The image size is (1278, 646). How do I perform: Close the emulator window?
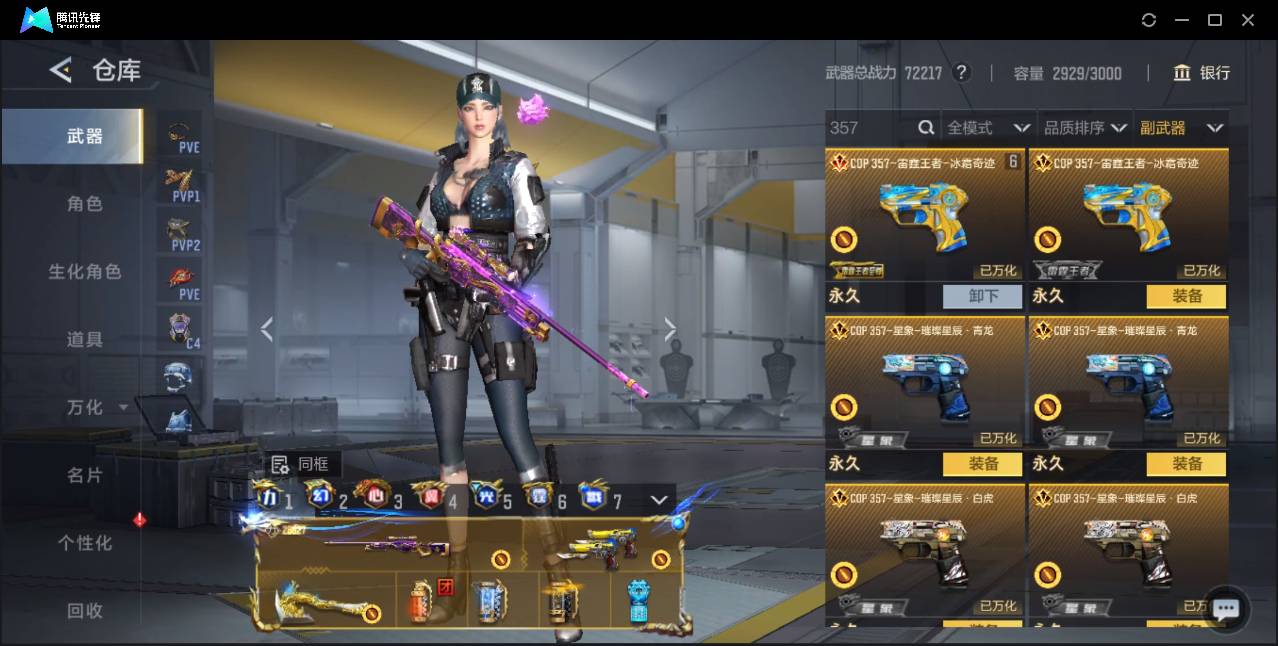coord(1248,20)
